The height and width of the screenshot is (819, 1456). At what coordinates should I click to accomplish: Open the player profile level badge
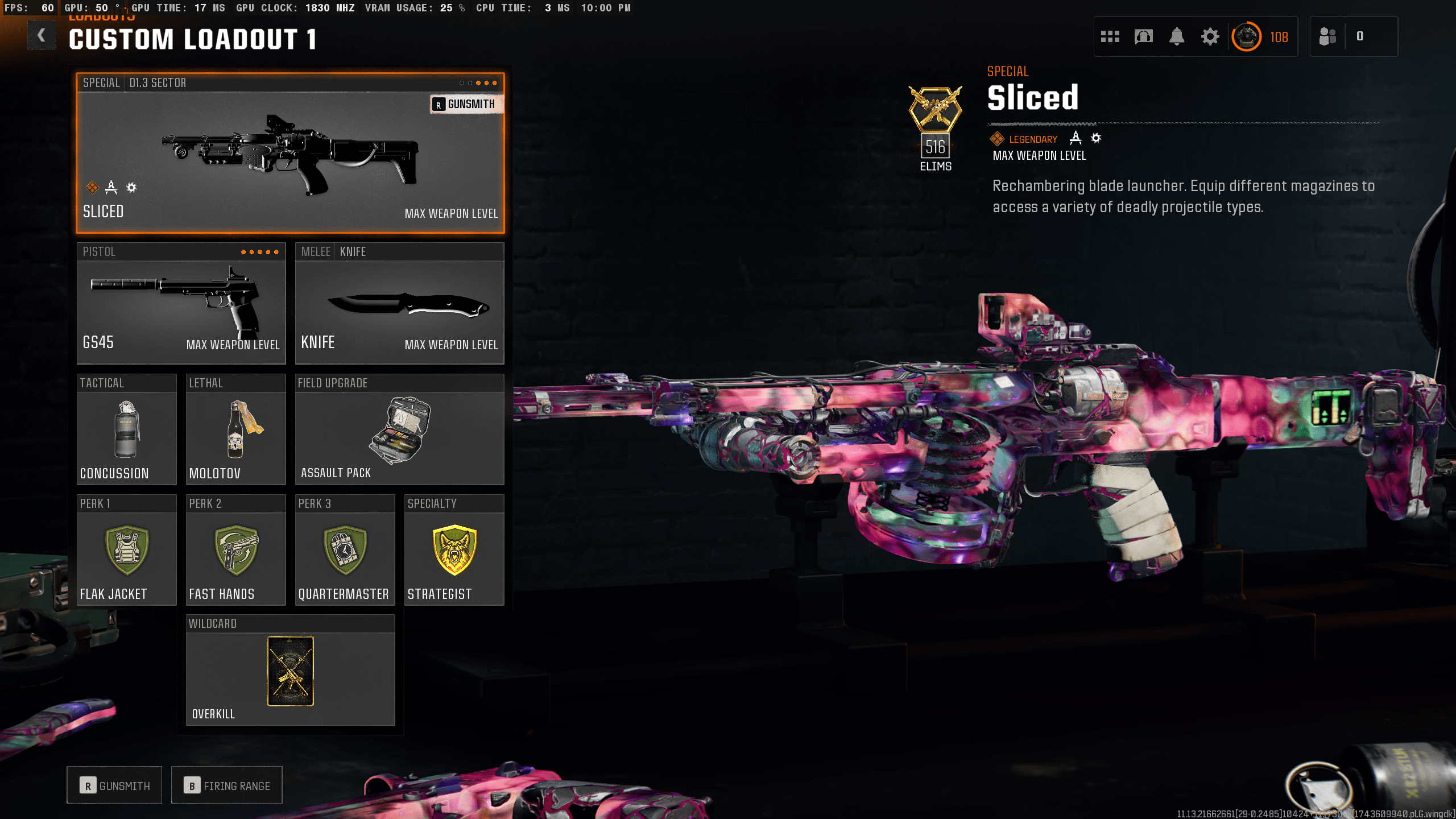click(x=1247, y=37)
